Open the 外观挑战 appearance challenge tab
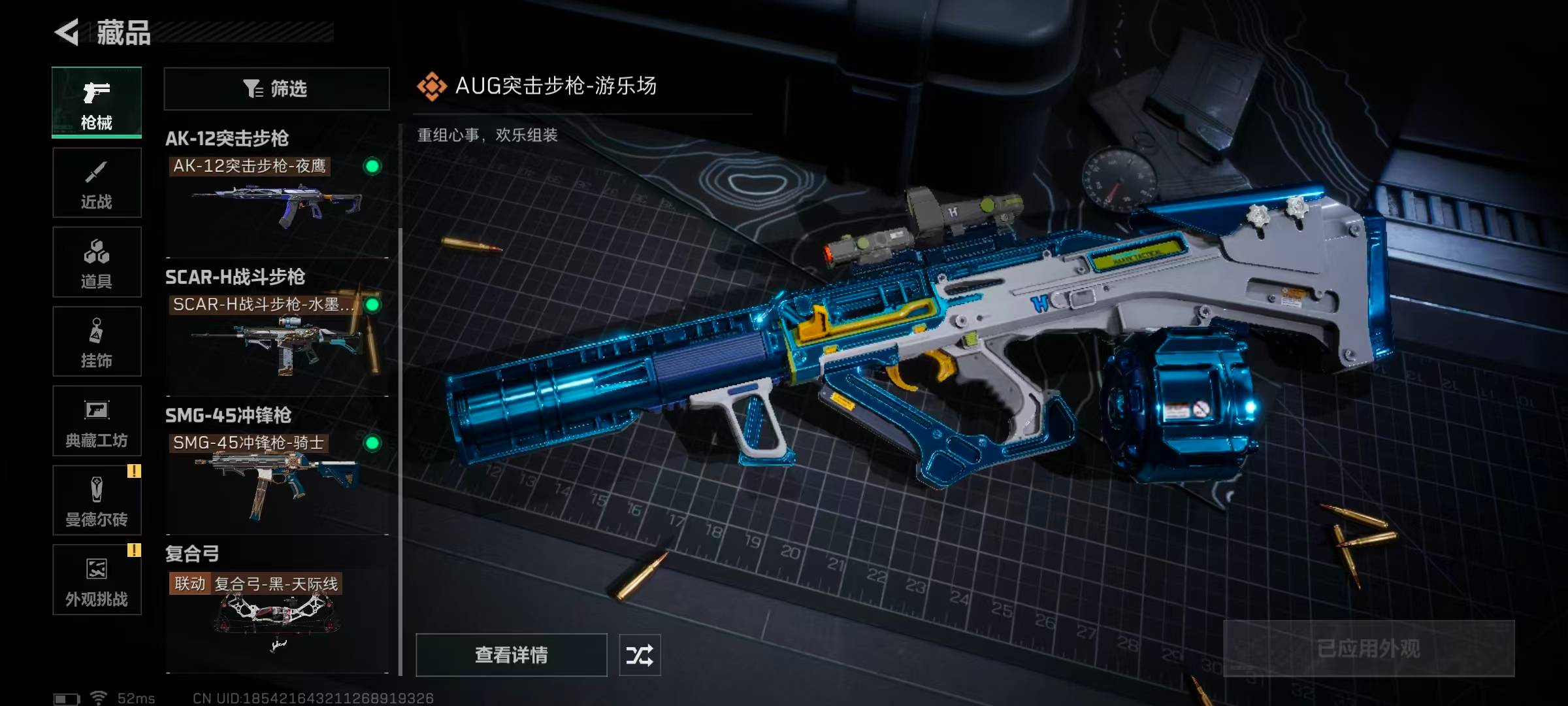The image size is (1568, 706). click(x=97, y=580)
